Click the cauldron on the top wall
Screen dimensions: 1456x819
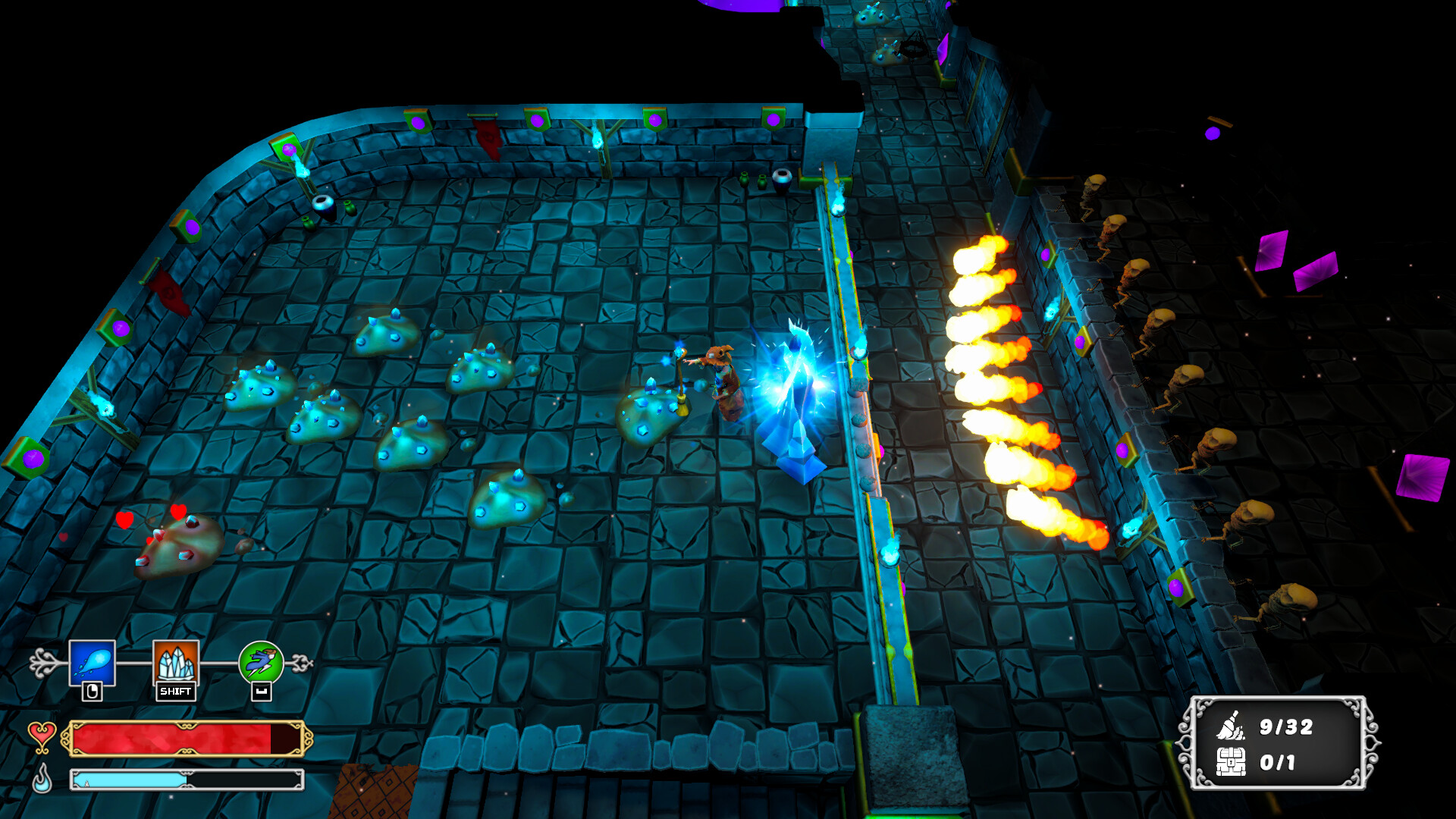tap(783, 182)
